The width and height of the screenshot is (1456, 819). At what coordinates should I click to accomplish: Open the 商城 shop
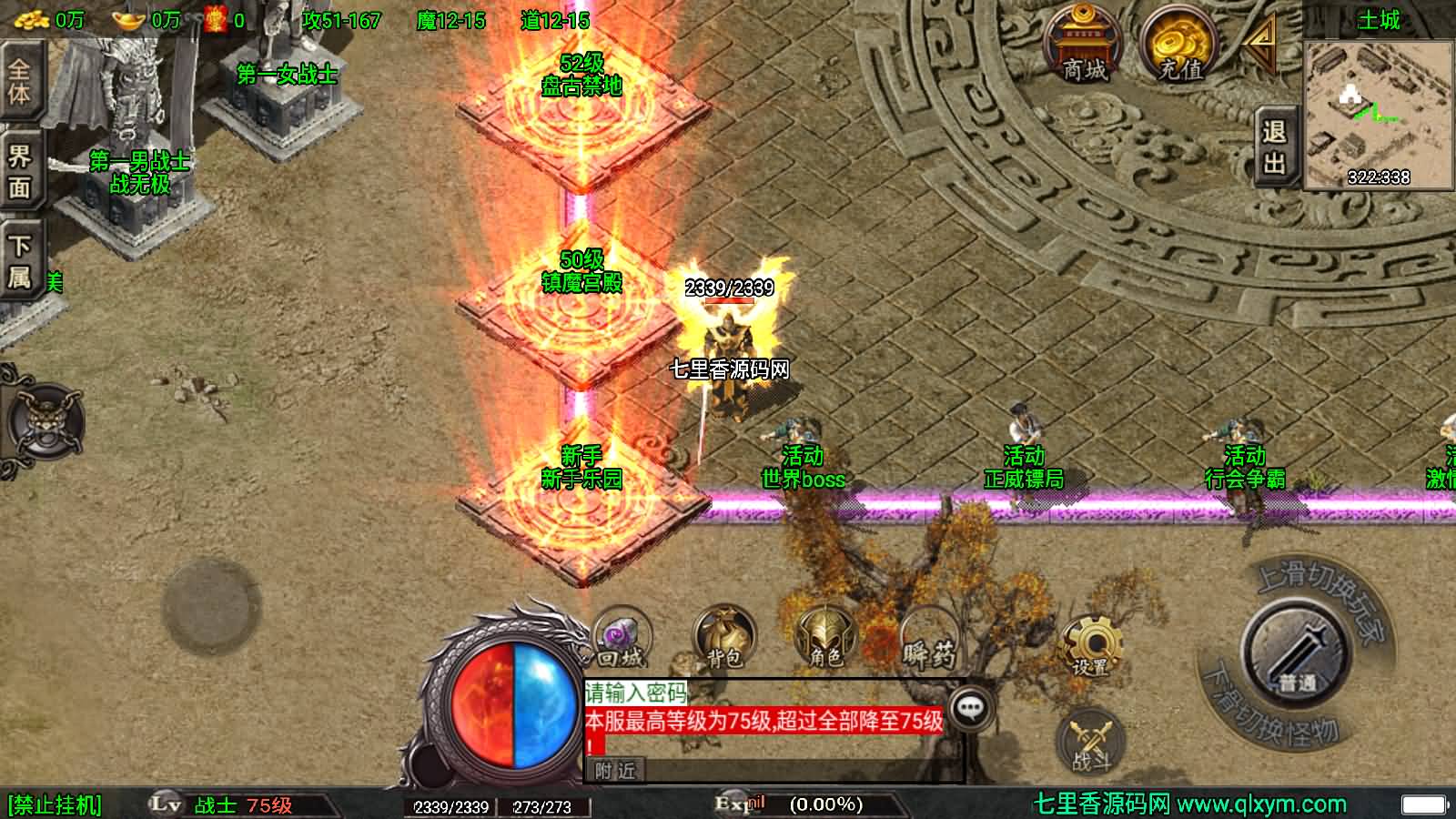[1083, 45]
